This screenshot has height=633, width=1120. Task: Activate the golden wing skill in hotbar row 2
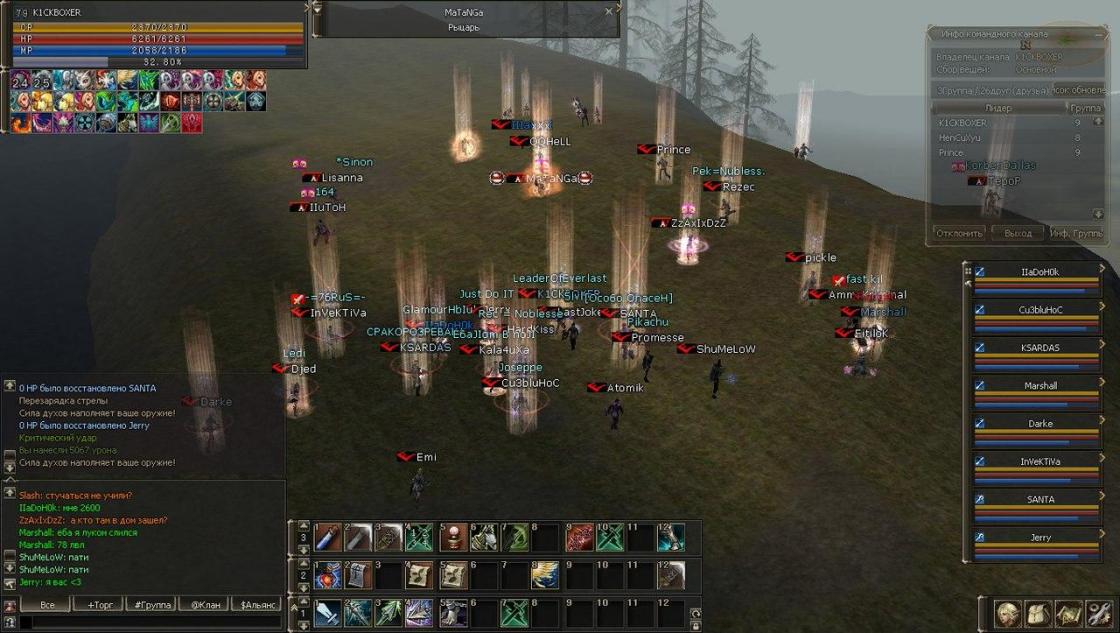545,575
